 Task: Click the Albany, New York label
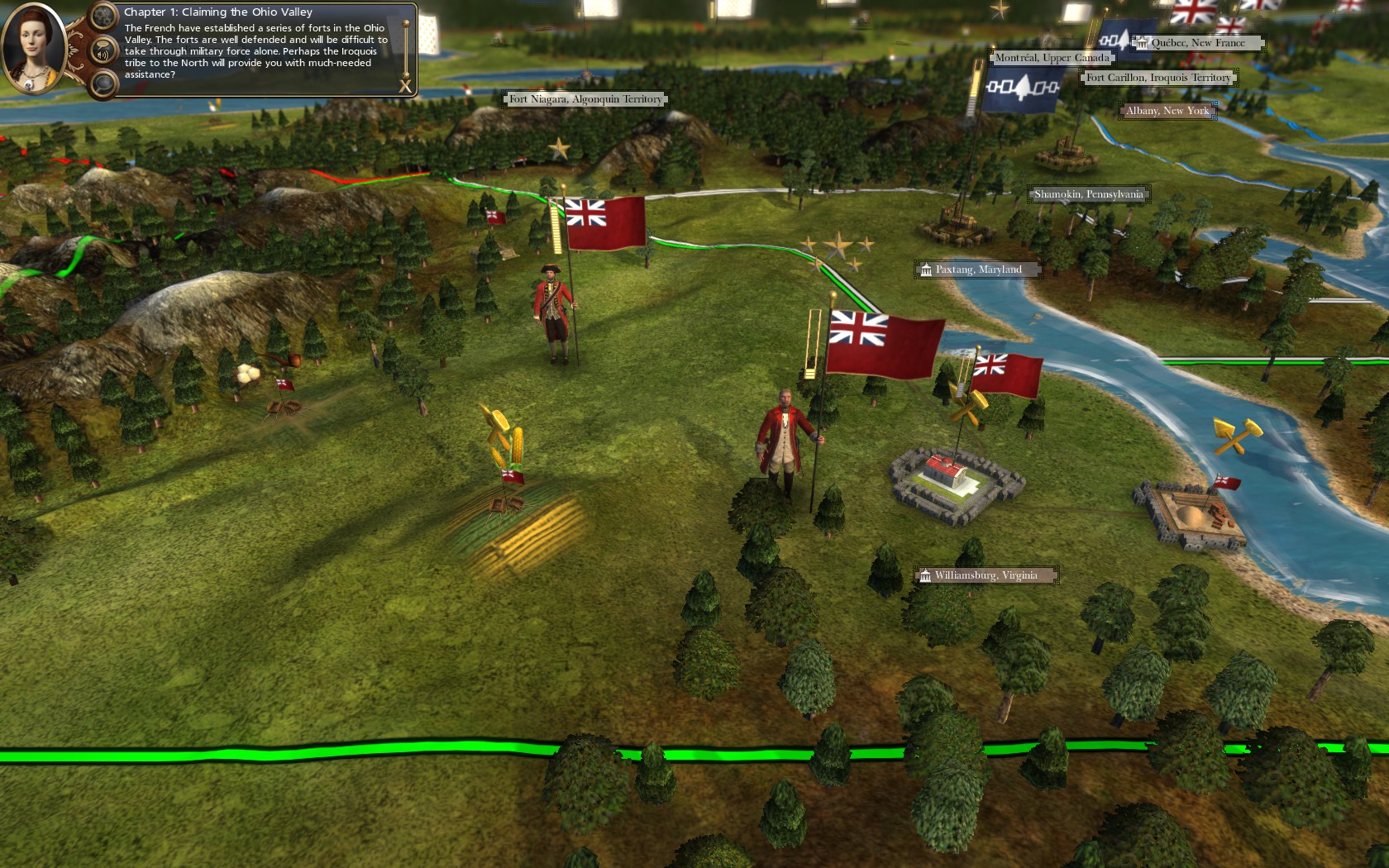click(x=1167, y=111)
